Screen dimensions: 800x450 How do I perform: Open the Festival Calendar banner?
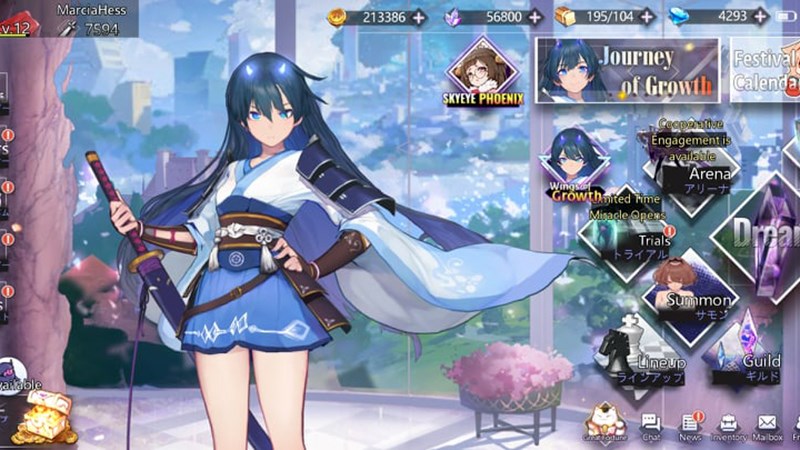pyautogui.click(x=766, y=70)
